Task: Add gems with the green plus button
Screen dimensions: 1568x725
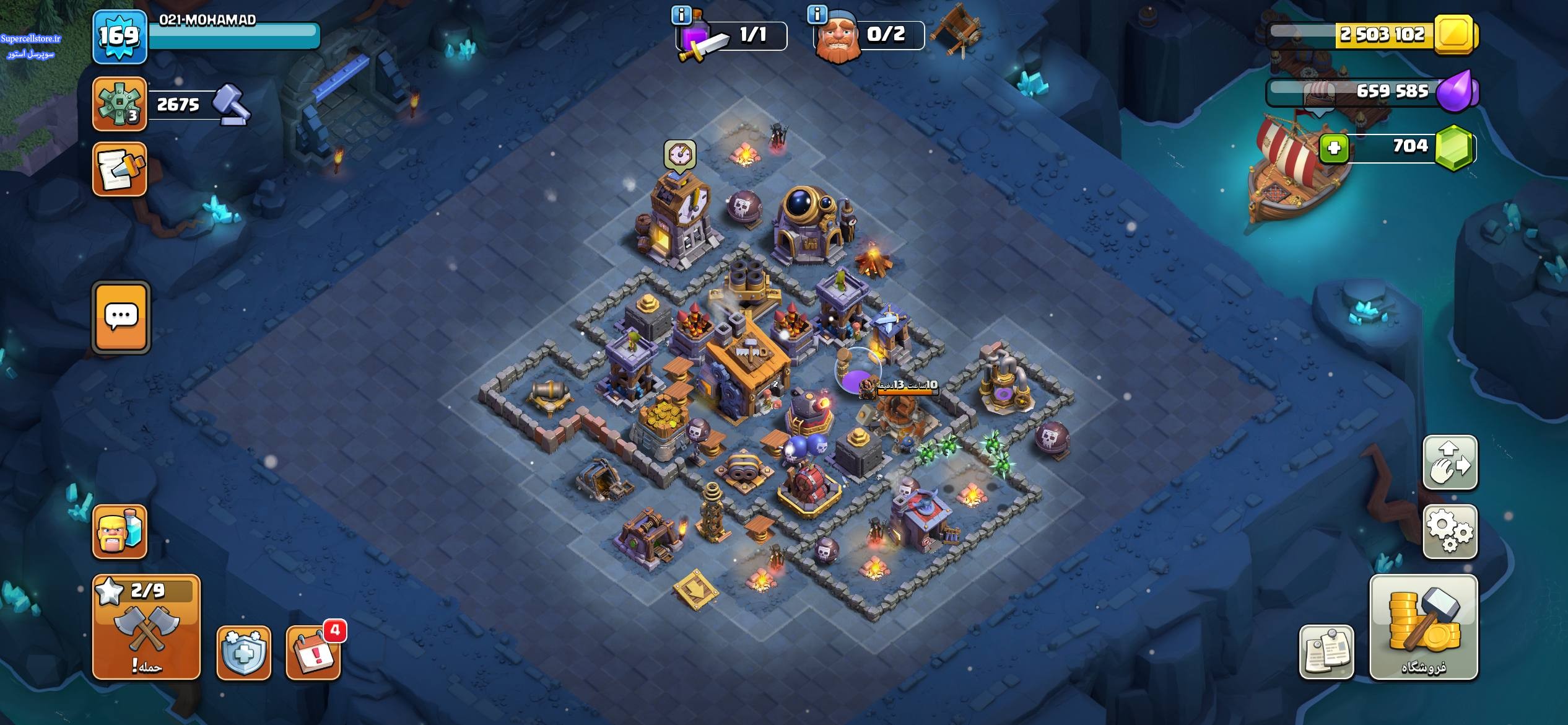Action: 1335,148
